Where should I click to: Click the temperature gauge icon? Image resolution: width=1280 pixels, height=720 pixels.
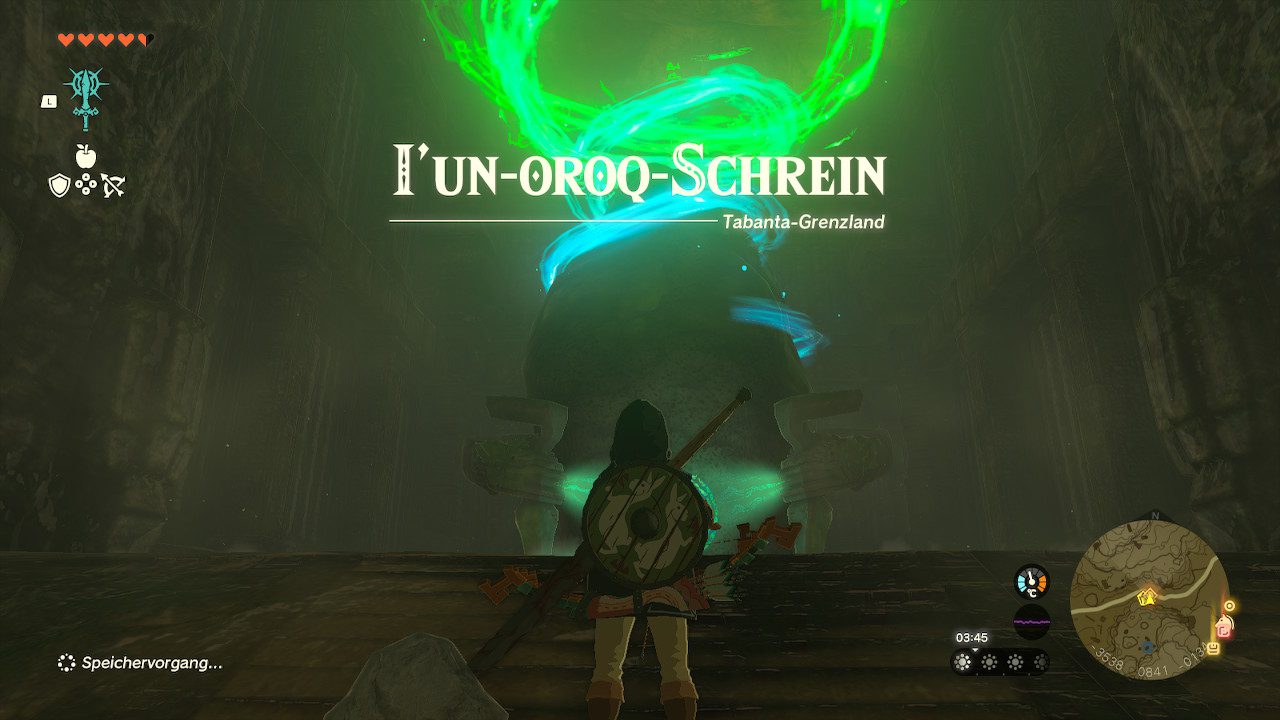(x=1030, y=581)
